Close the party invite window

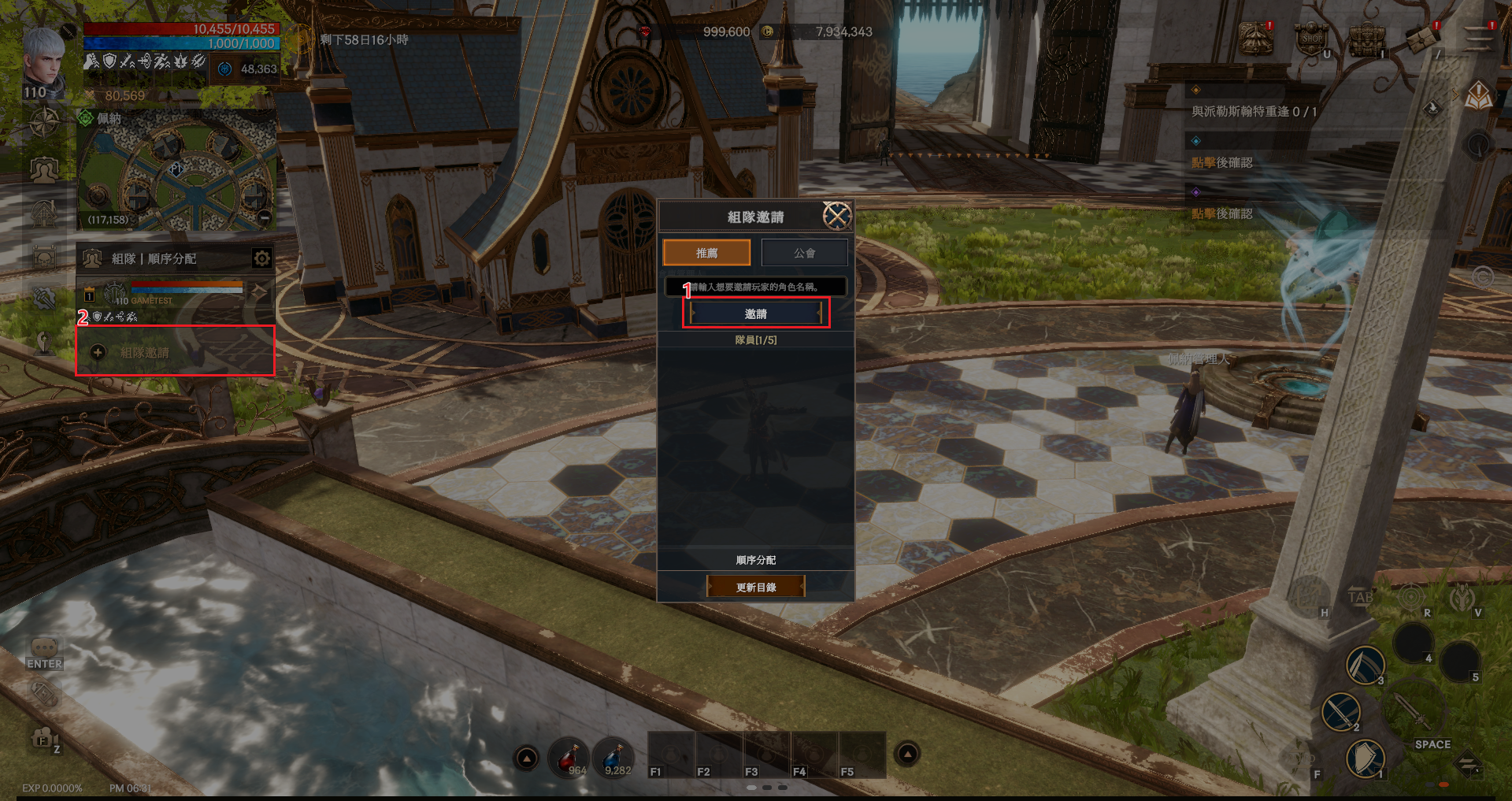click(836, 215)
